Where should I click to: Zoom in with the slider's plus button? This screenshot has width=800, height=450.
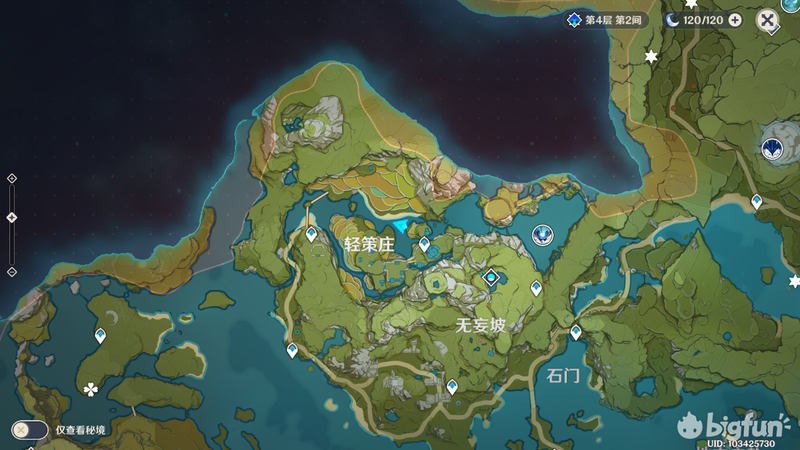click(x=12, y=178)
